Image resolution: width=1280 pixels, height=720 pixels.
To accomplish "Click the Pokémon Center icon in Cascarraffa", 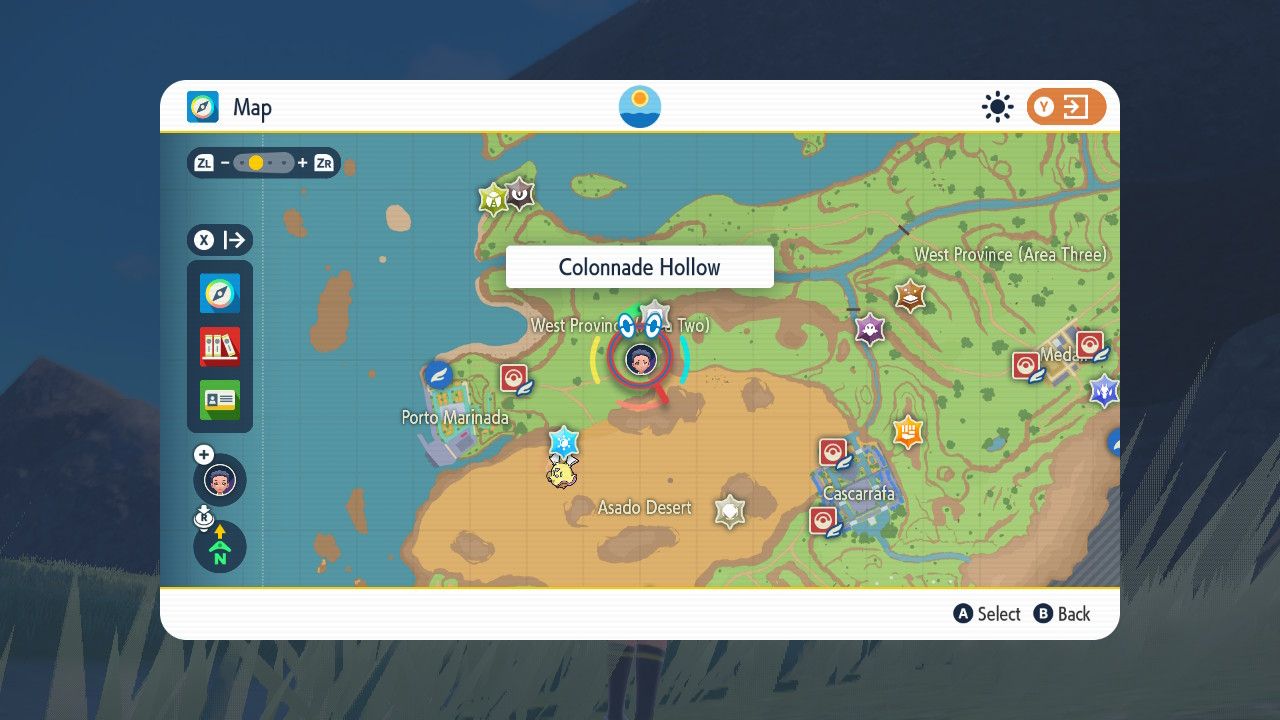I will [x=833, y=451].
